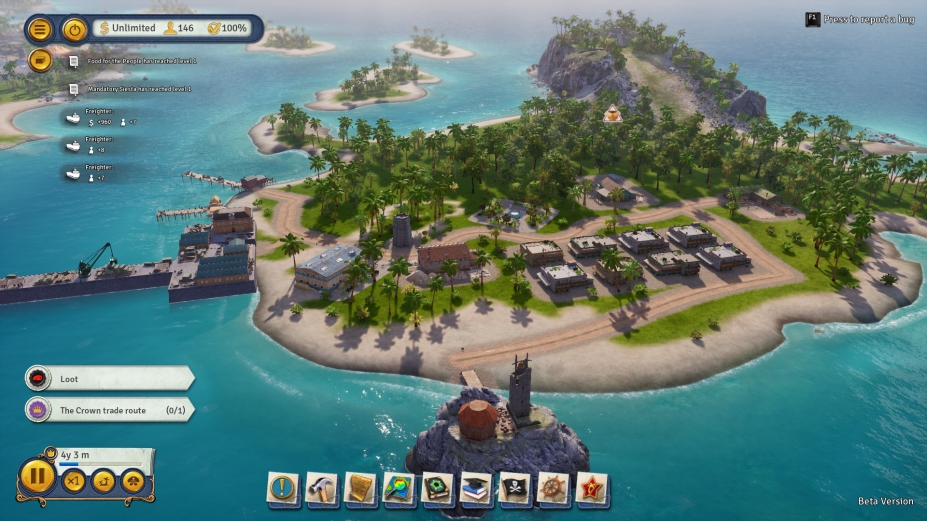This screenshot has width=927, height=521.
Task: Open the graduation cap research panel
Action: point(476,489)
